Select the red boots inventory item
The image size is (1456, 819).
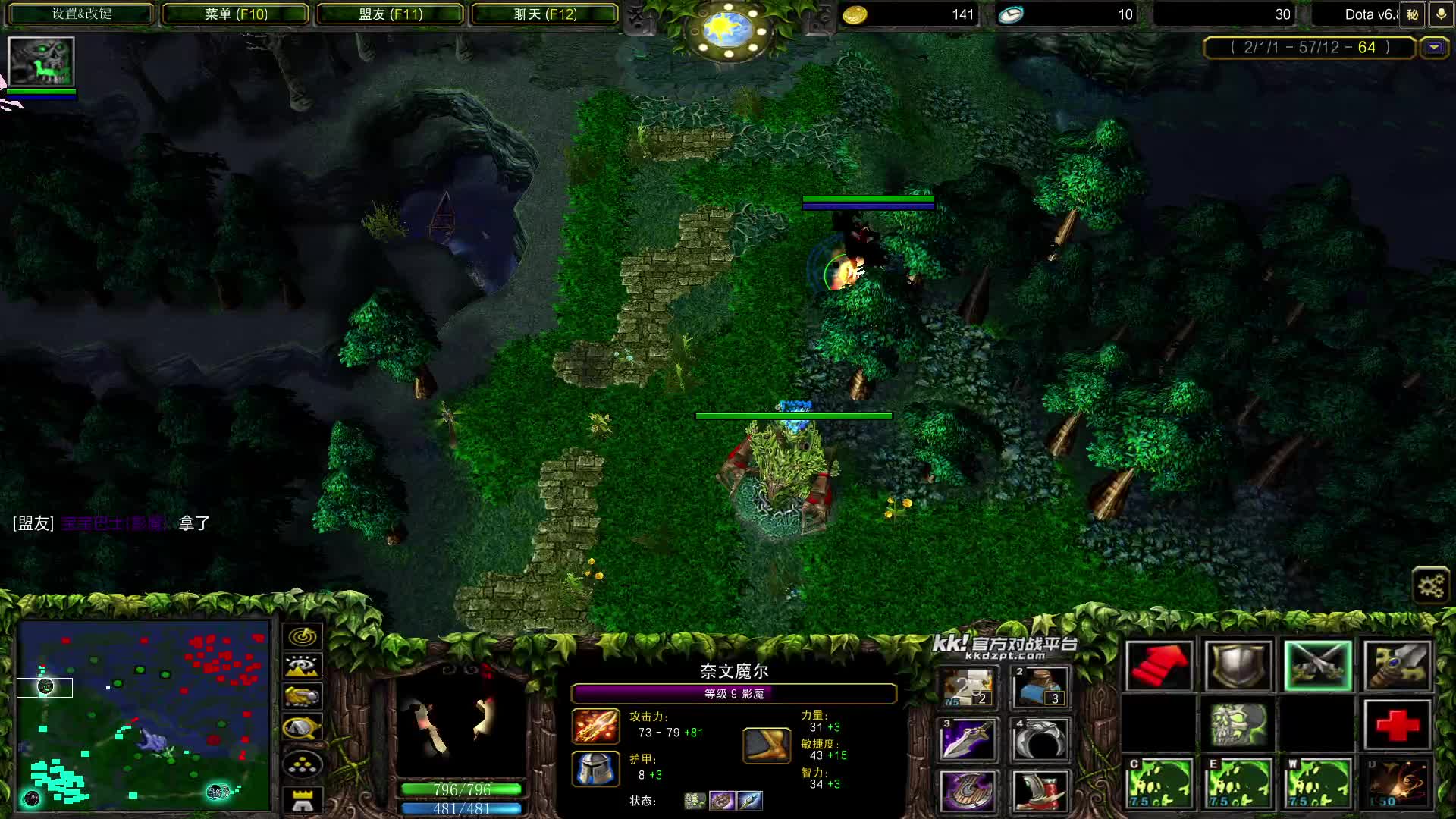click(x=1040, y=790)
